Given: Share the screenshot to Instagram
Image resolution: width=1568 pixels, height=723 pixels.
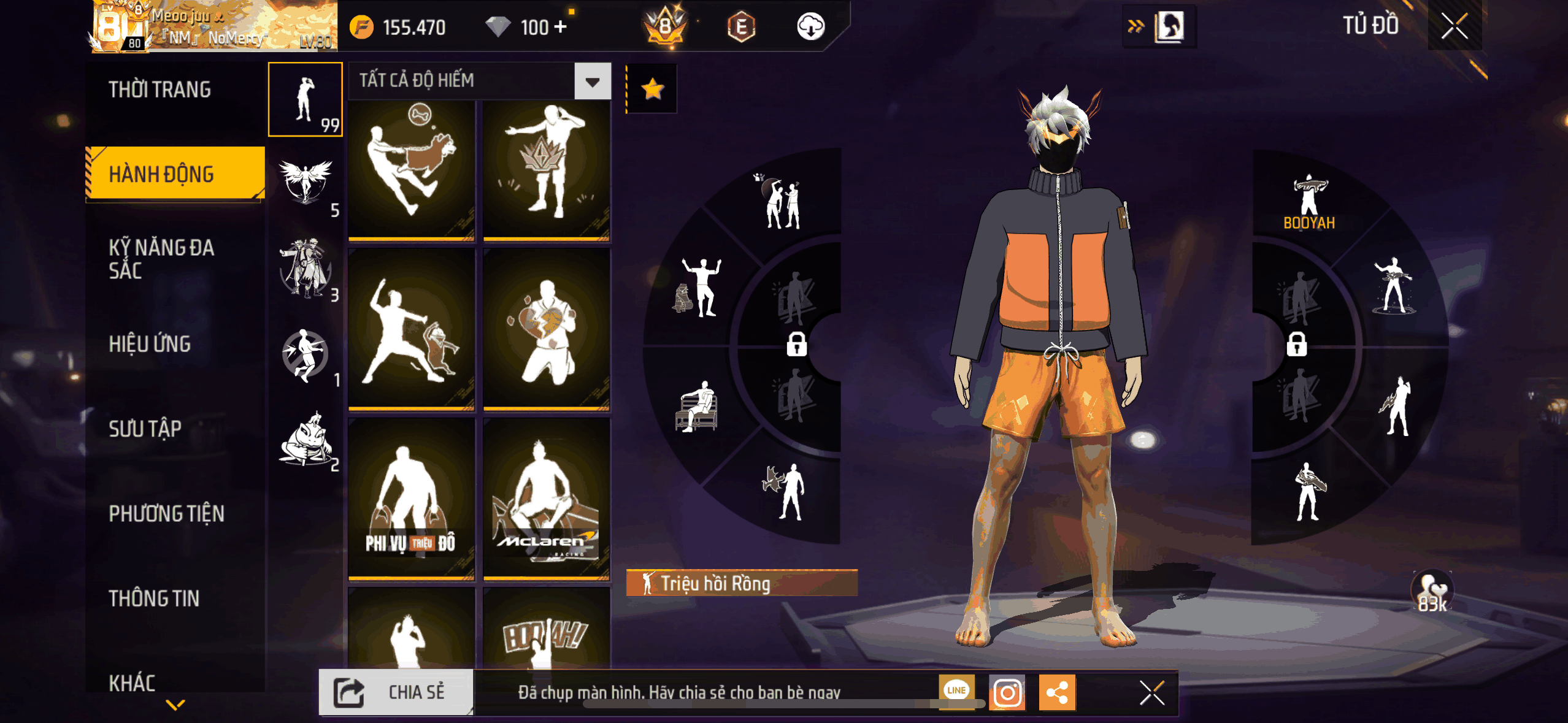Looking at the screenshot, I should [1007, 693].
